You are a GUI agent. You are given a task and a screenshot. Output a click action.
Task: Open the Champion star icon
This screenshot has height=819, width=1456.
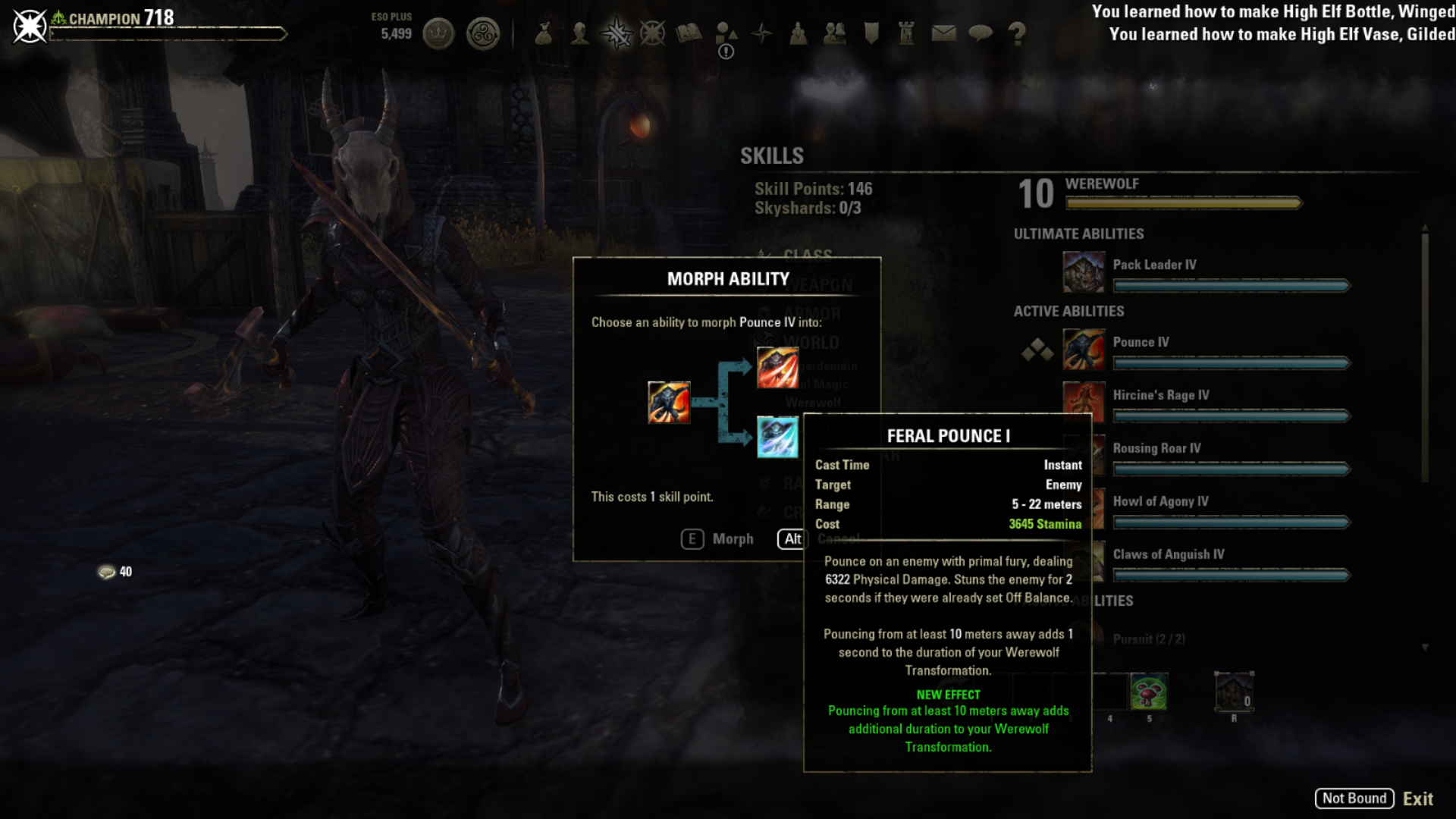653,33
